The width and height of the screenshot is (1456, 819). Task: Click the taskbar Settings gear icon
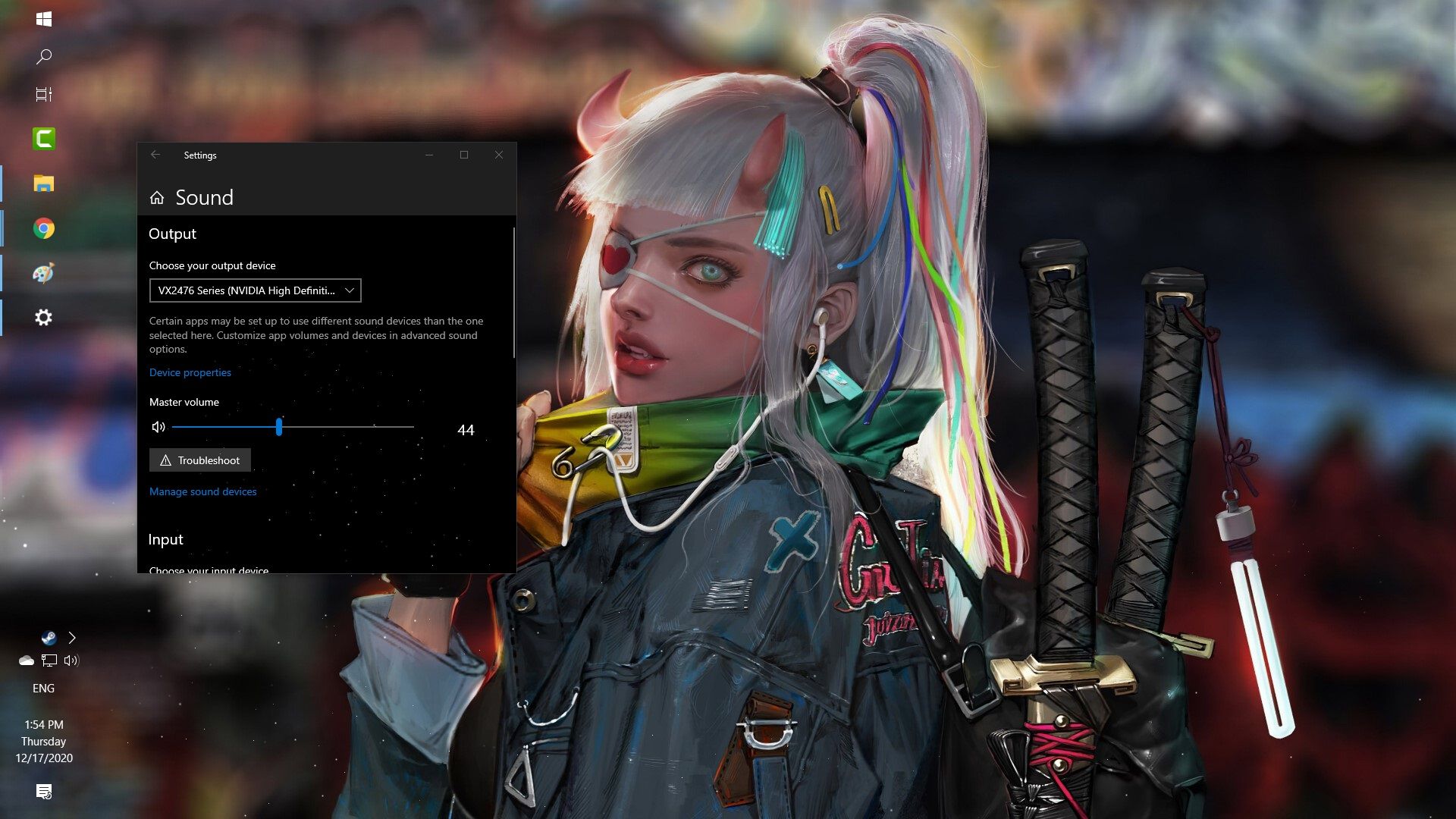(x=44, y=318)
